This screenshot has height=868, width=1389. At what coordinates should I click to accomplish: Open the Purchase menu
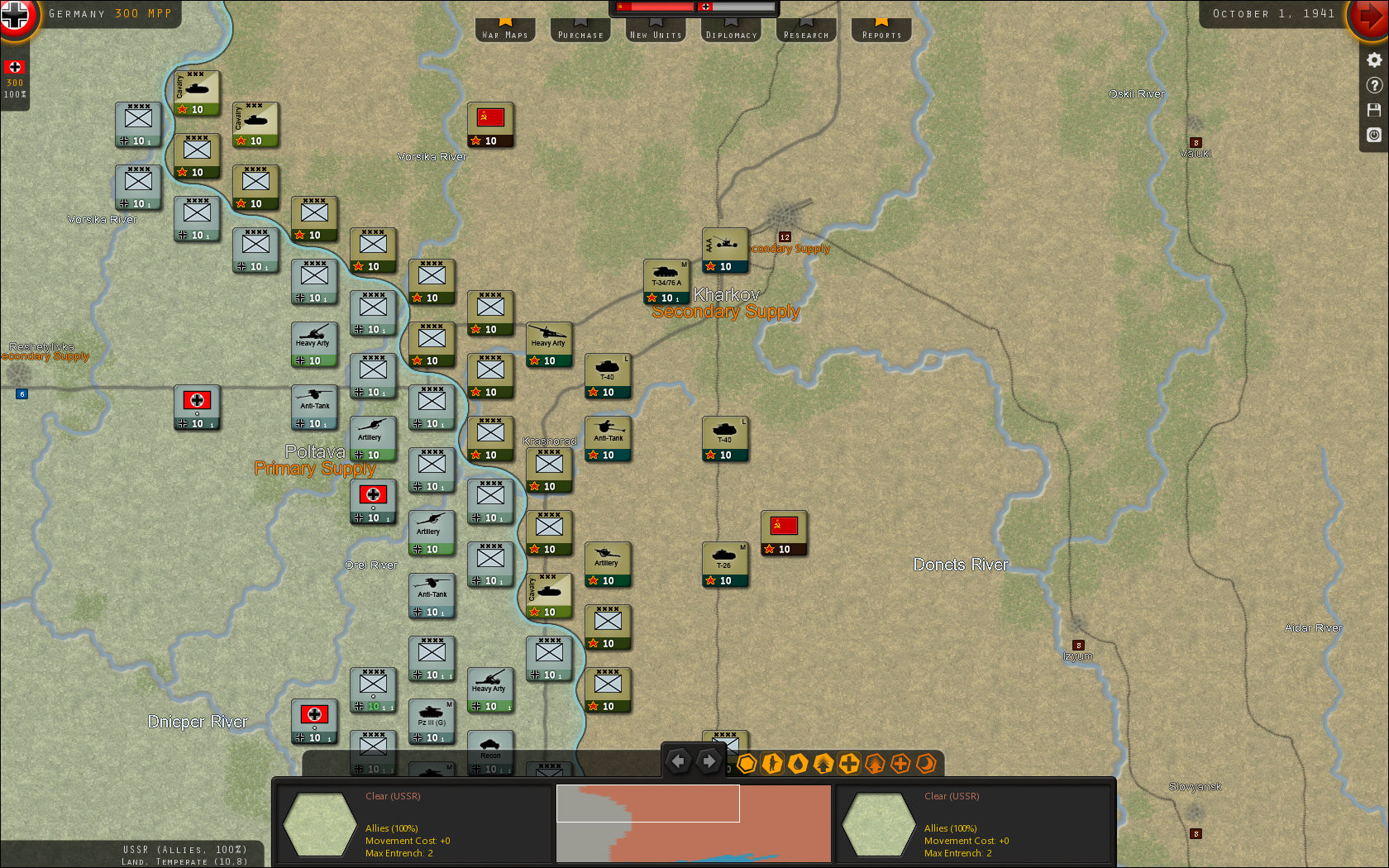(x=580, y=31)
